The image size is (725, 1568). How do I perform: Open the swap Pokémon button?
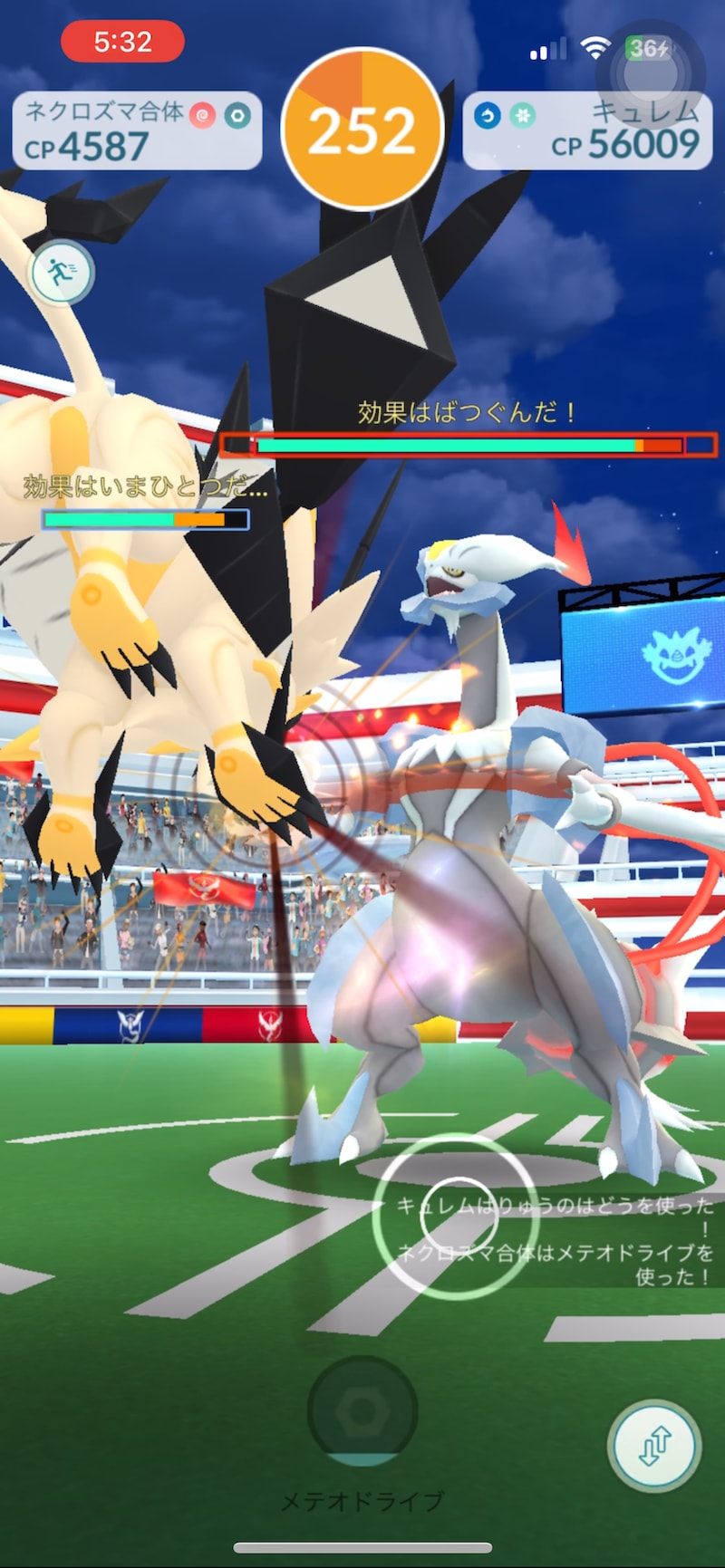(x=654, y=1447)
